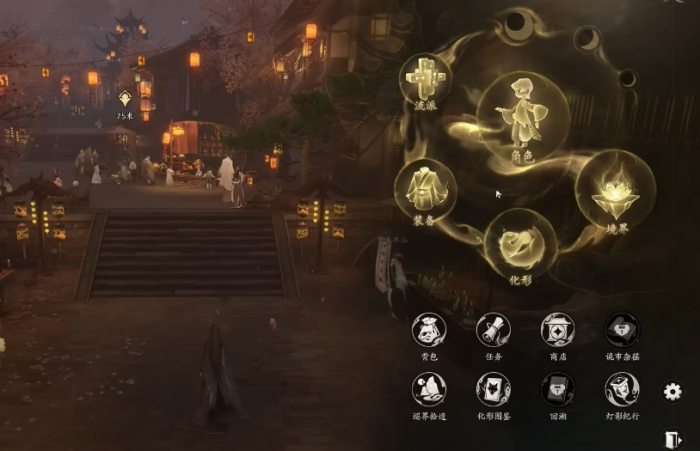Show the 任务 quest scroll

(493, 330)
